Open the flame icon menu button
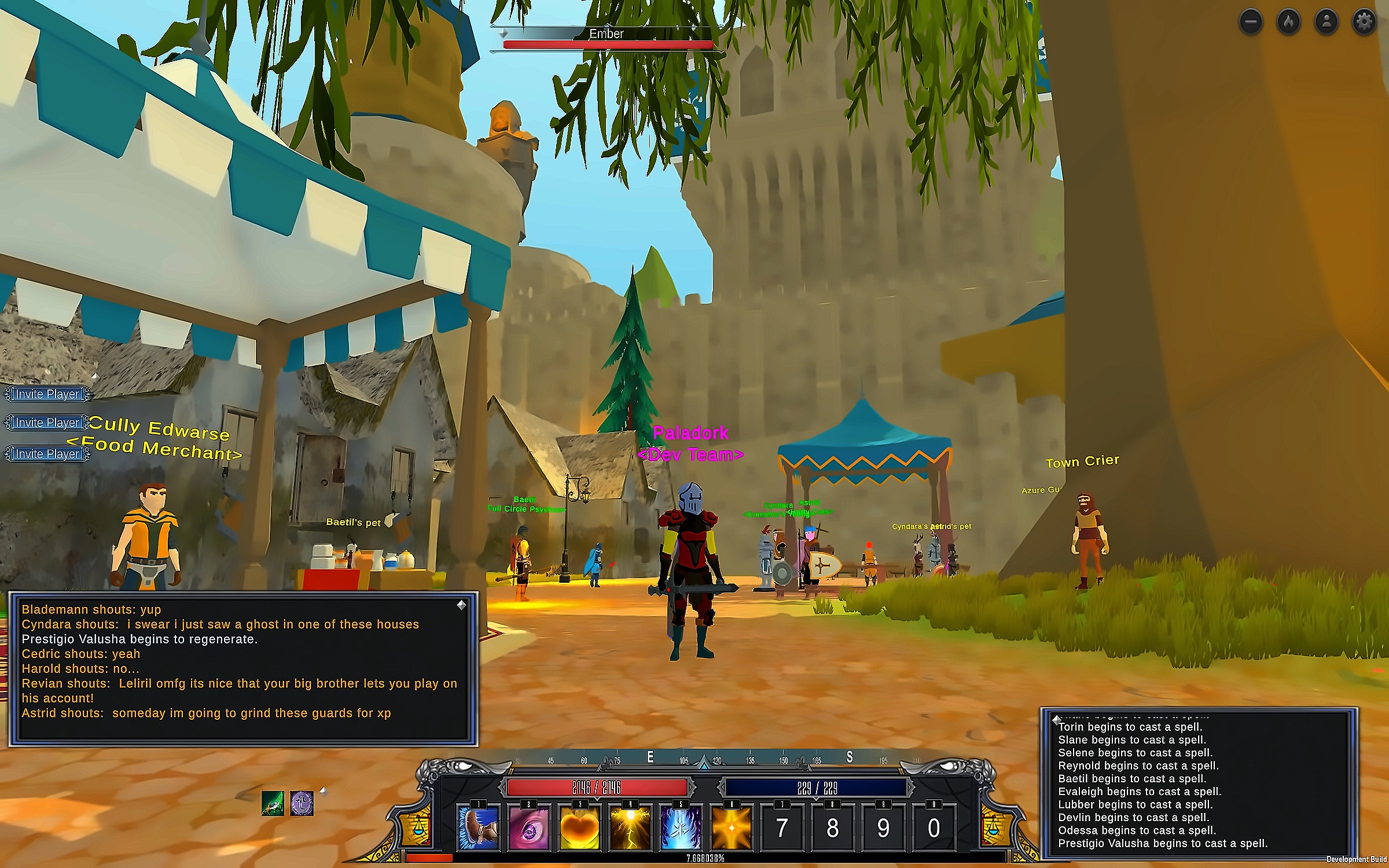Screen dimensions: 1389x868 1289,22
